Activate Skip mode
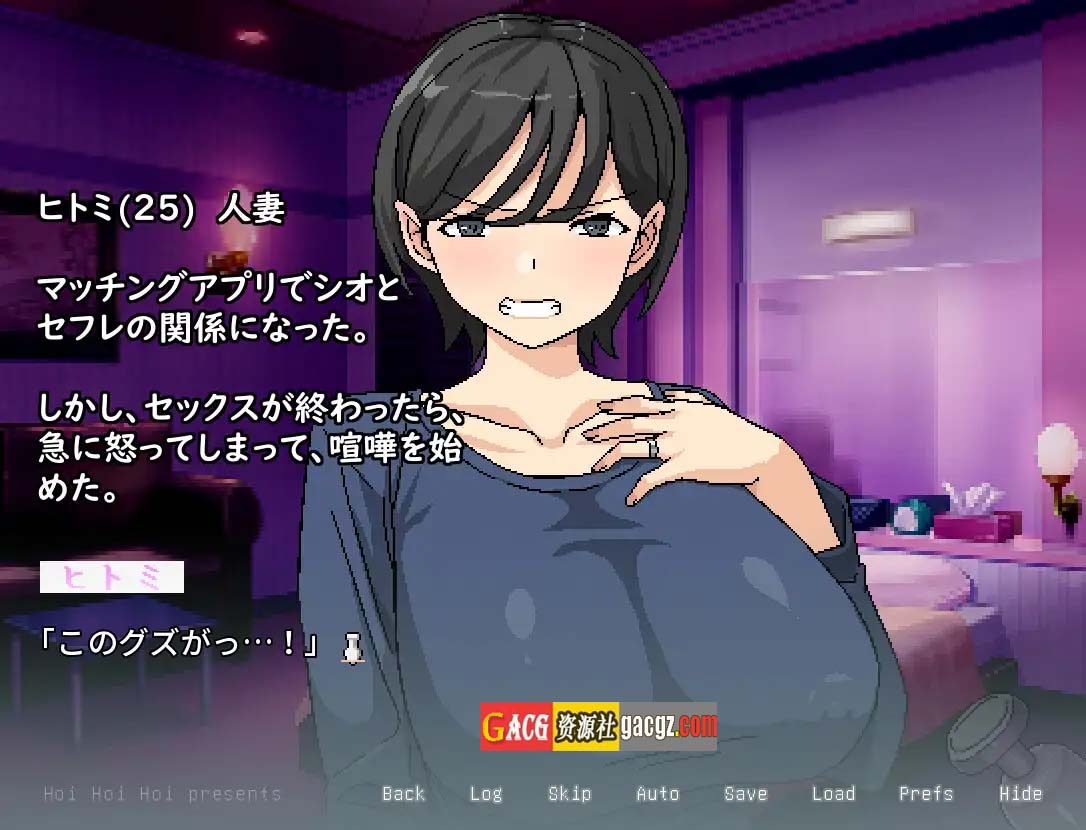 (x=569, y=794)
